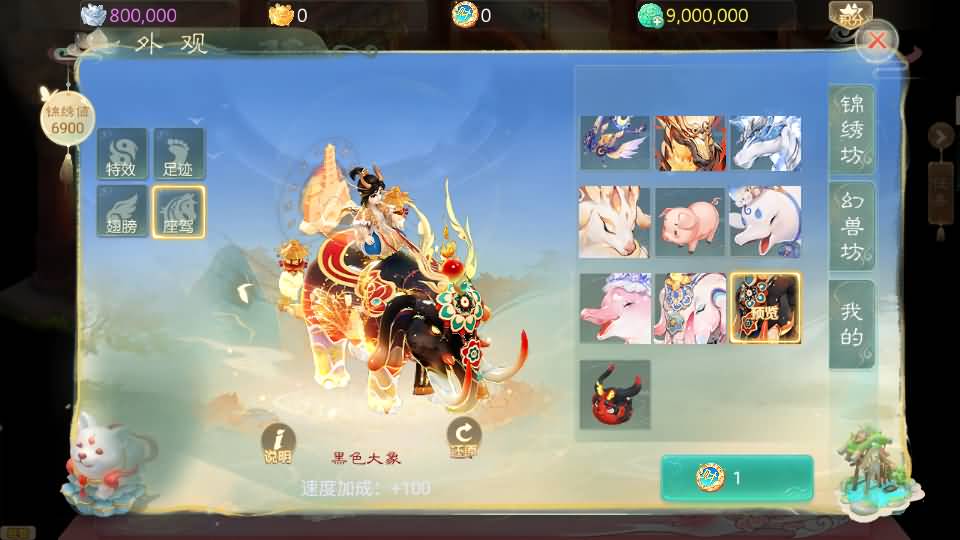
Task: Switch to the 足迹 footprints category
Action: (x=179, y=154)
